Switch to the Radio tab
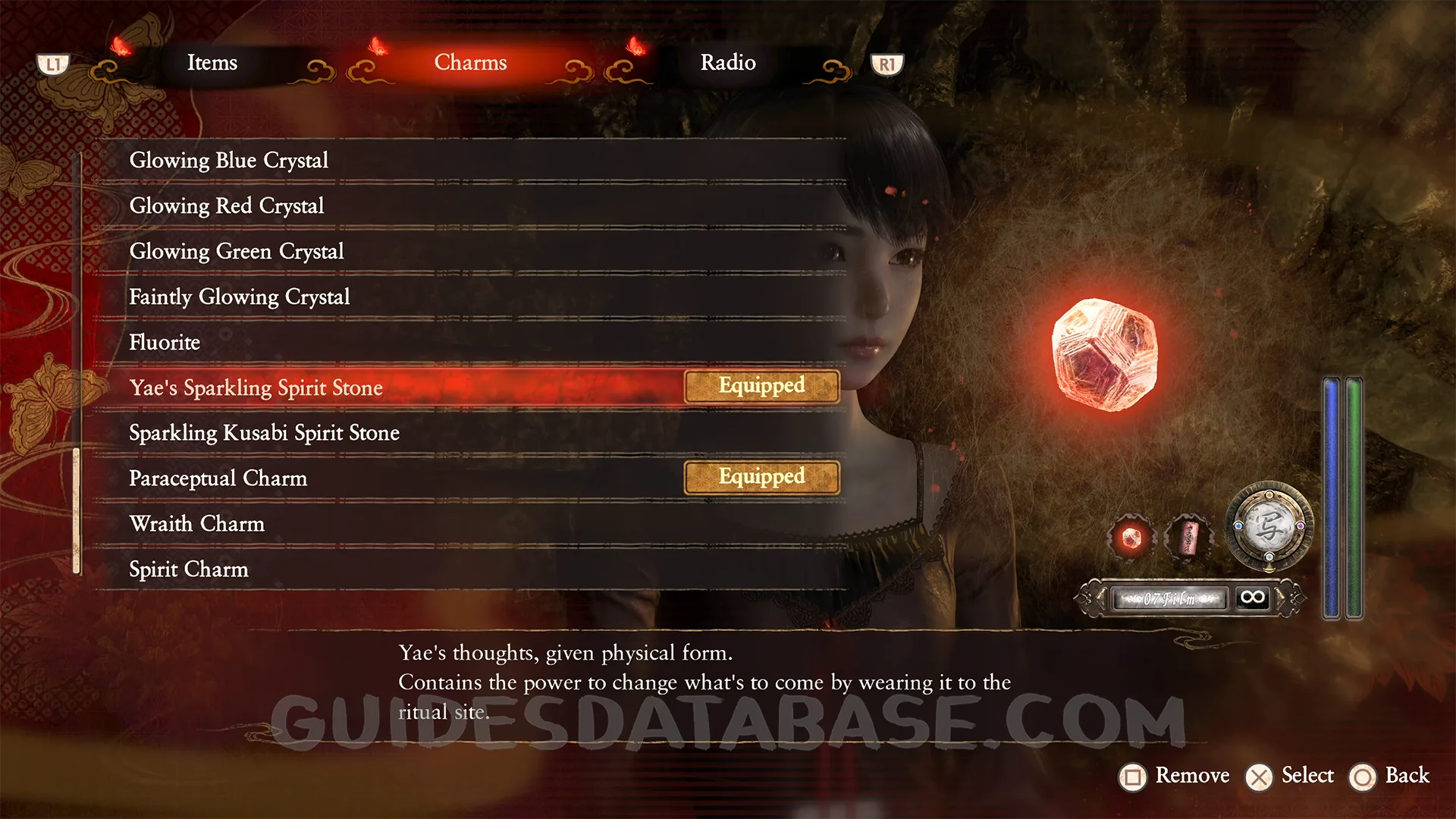Screen dimensions: 1456x819 (x=728, y=63)
